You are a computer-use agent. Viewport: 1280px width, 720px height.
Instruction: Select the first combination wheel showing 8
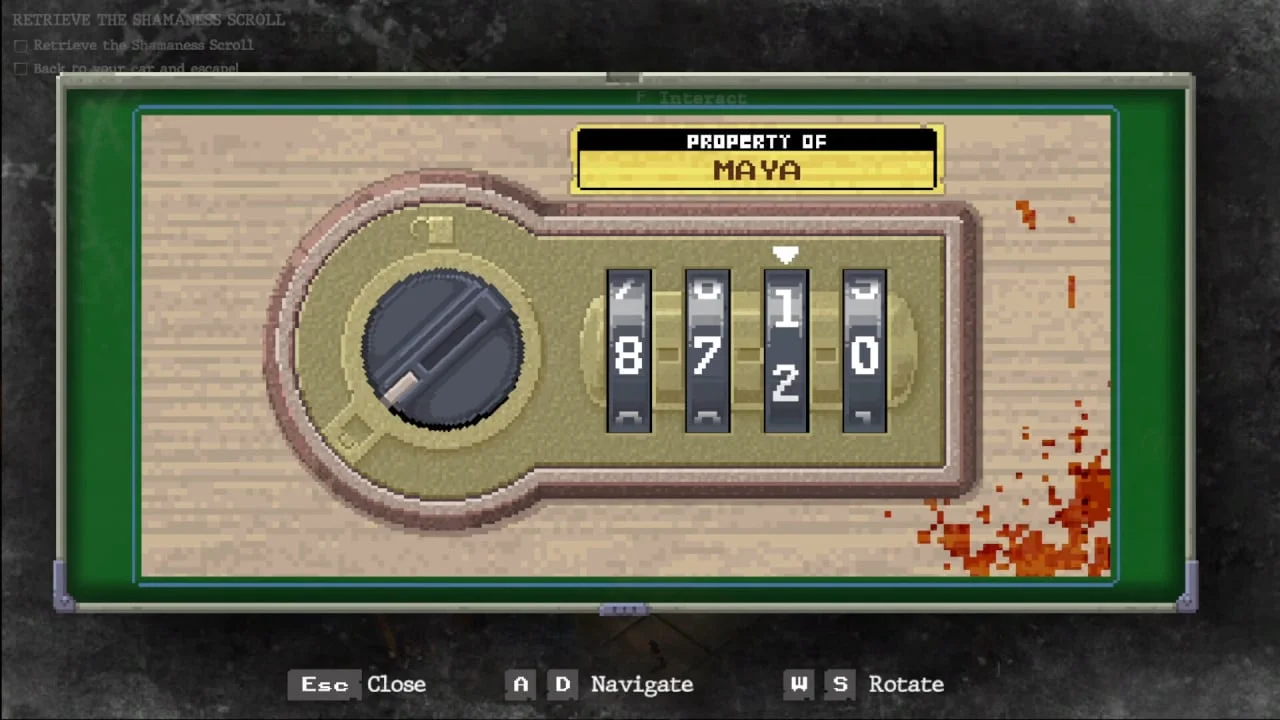point(629,352)
